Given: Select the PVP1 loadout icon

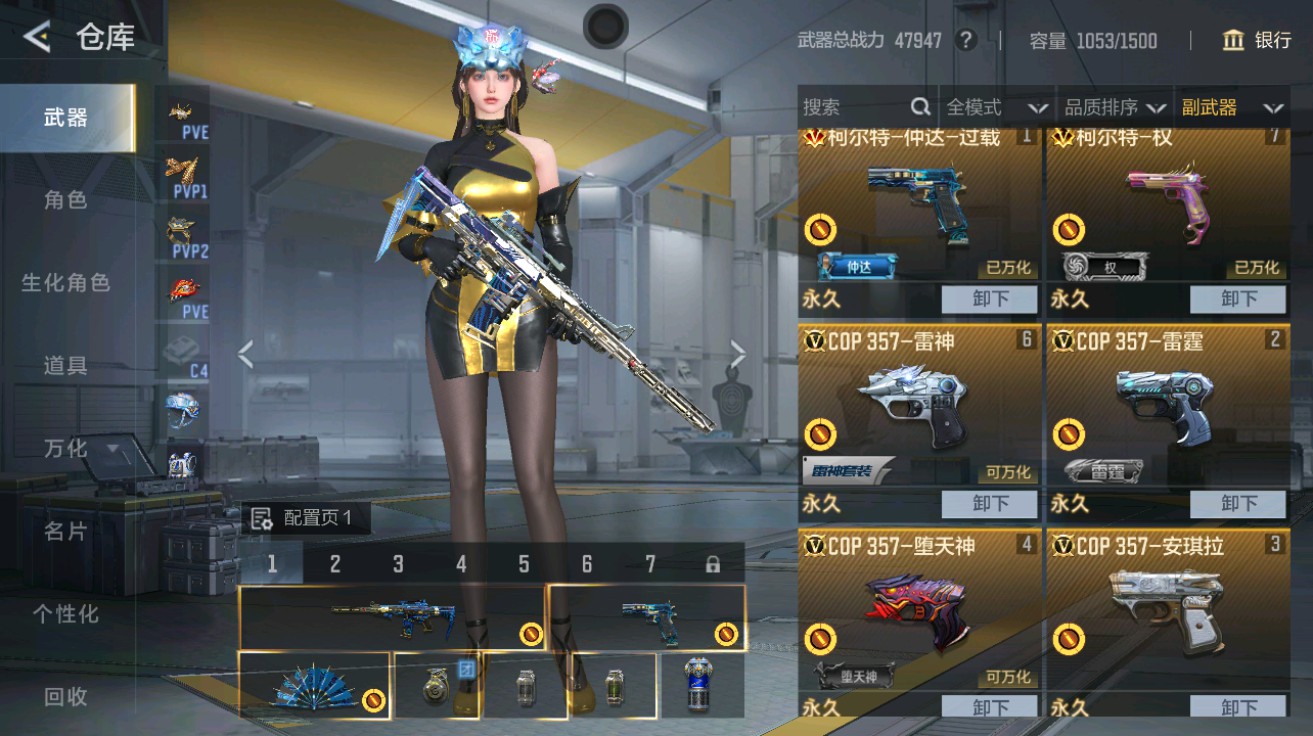Looking at the screenshot, I should (x=182, y=175).
